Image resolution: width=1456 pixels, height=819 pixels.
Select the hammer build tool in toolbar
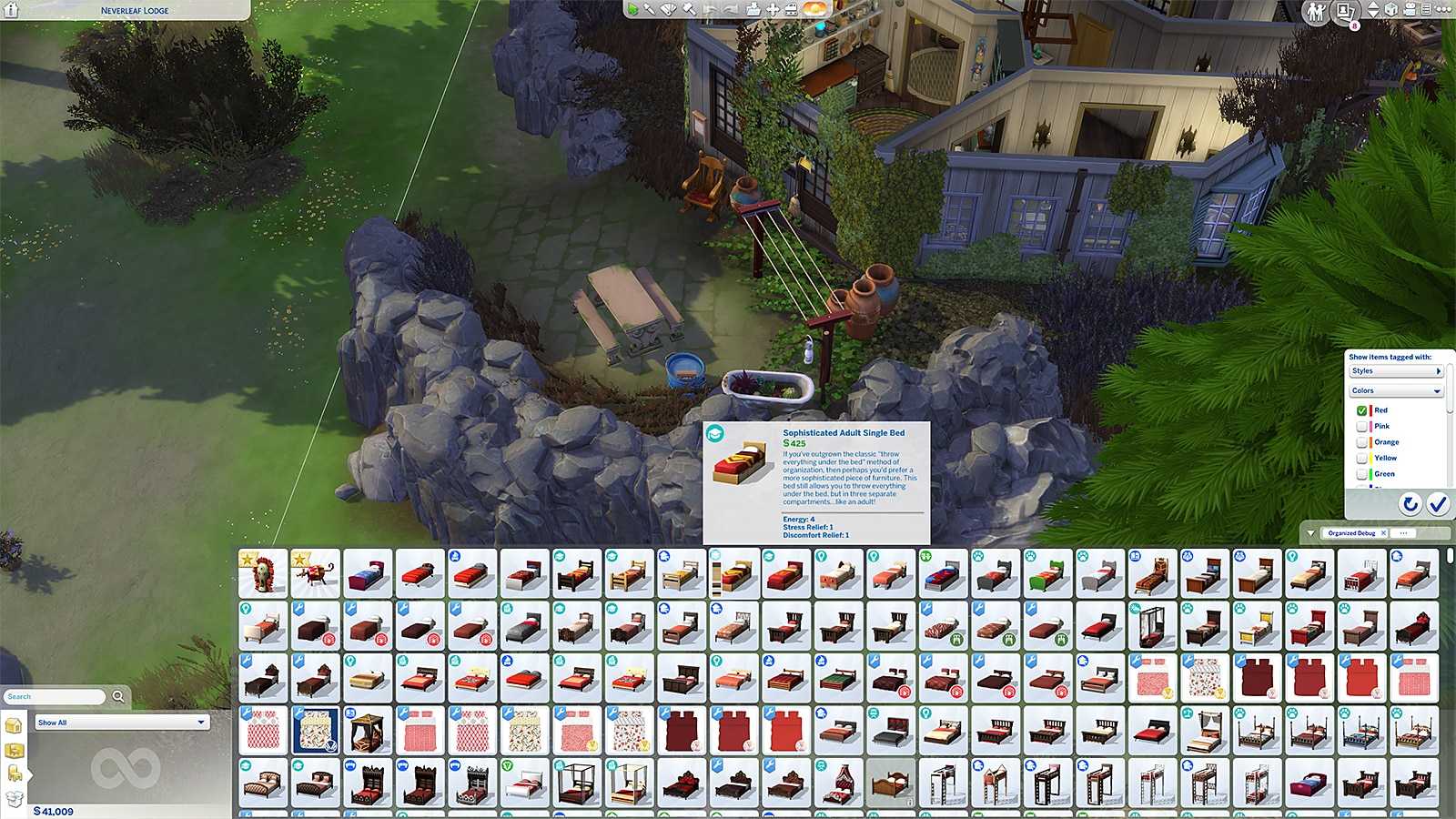689,9
